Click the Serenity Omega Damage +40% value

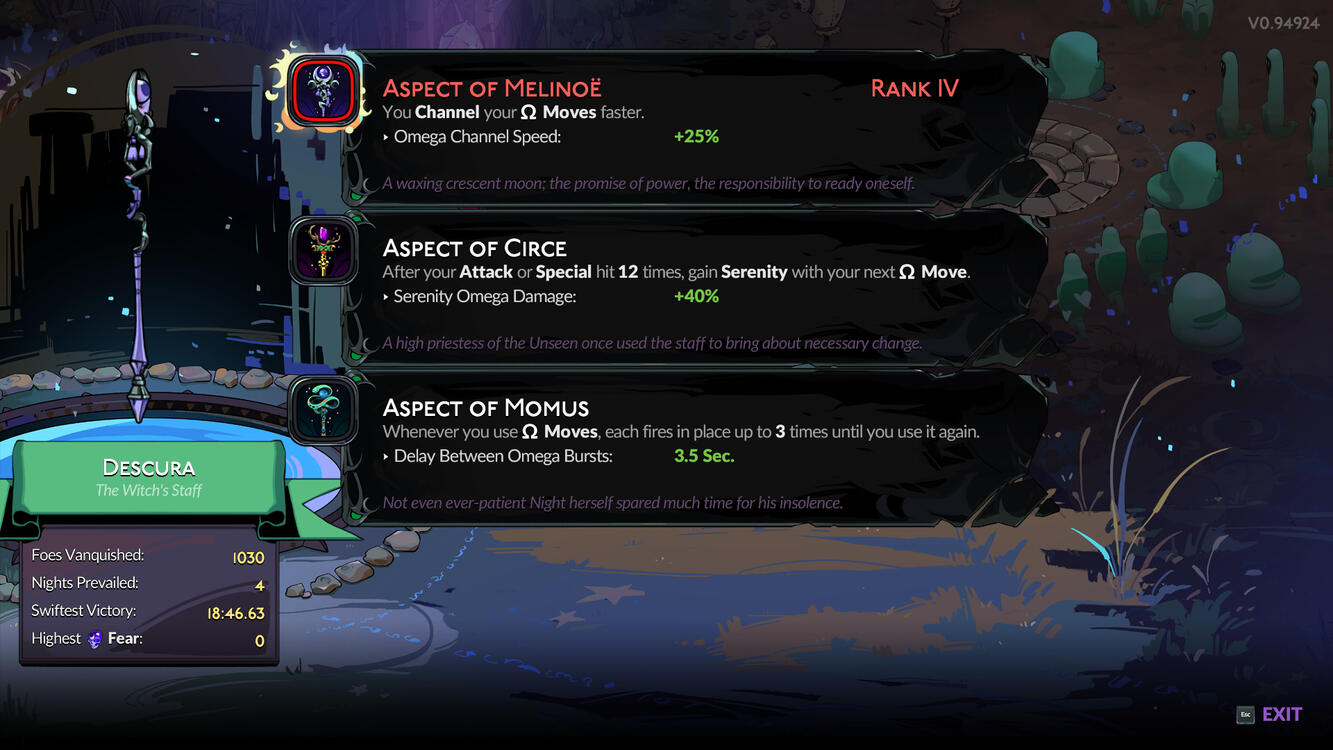tap(696, 296)
